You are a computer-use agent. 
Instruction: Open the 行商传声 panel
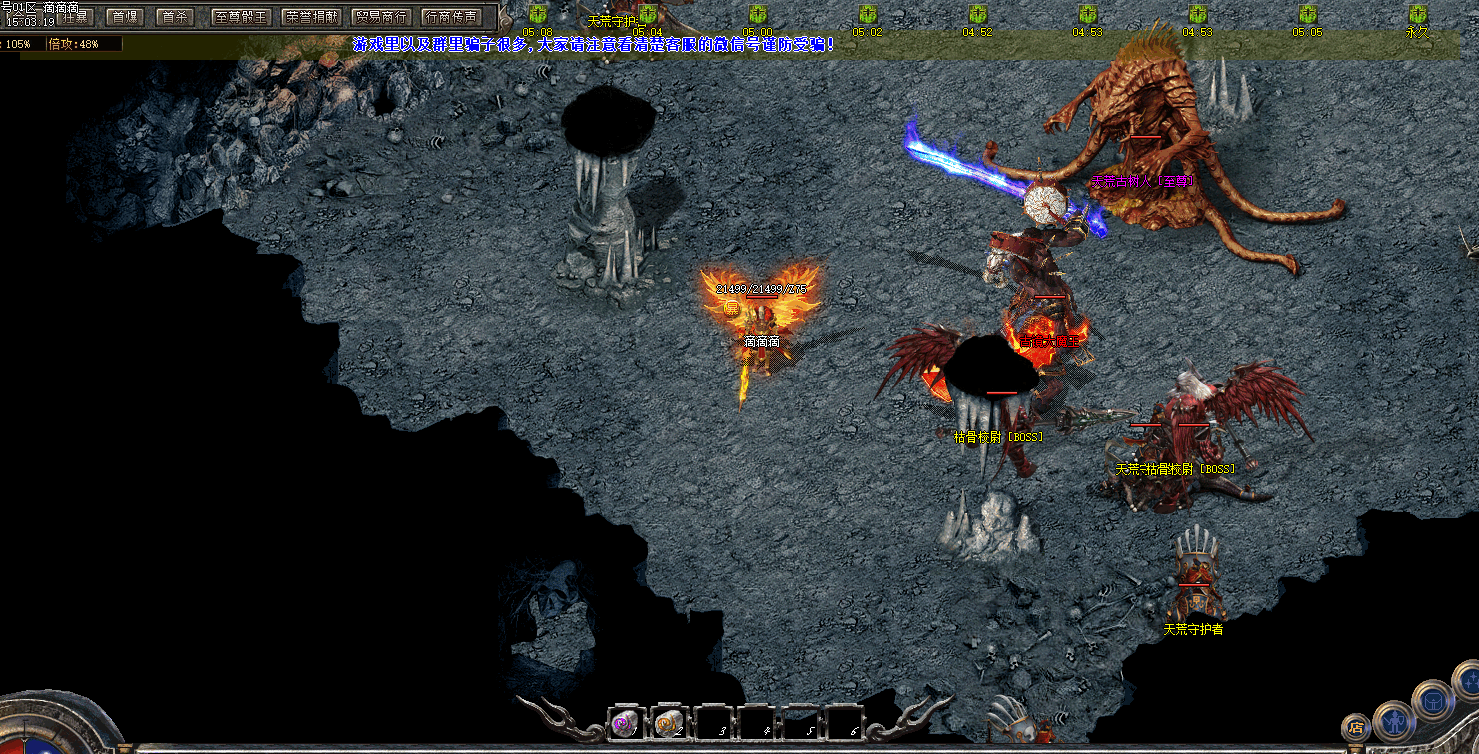451,17
